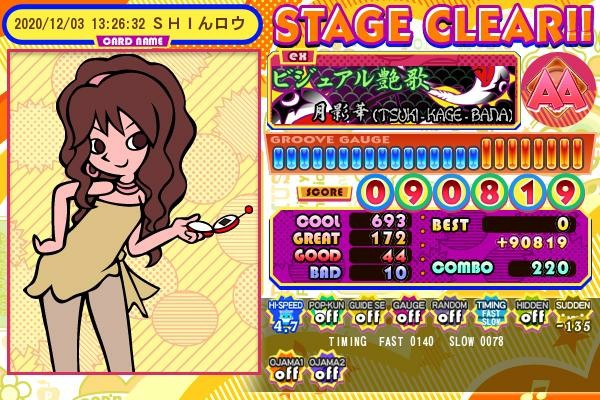Toggle the RANDOM option badge
The height and width of the screenshot is (400, 600).
point(449,315)
